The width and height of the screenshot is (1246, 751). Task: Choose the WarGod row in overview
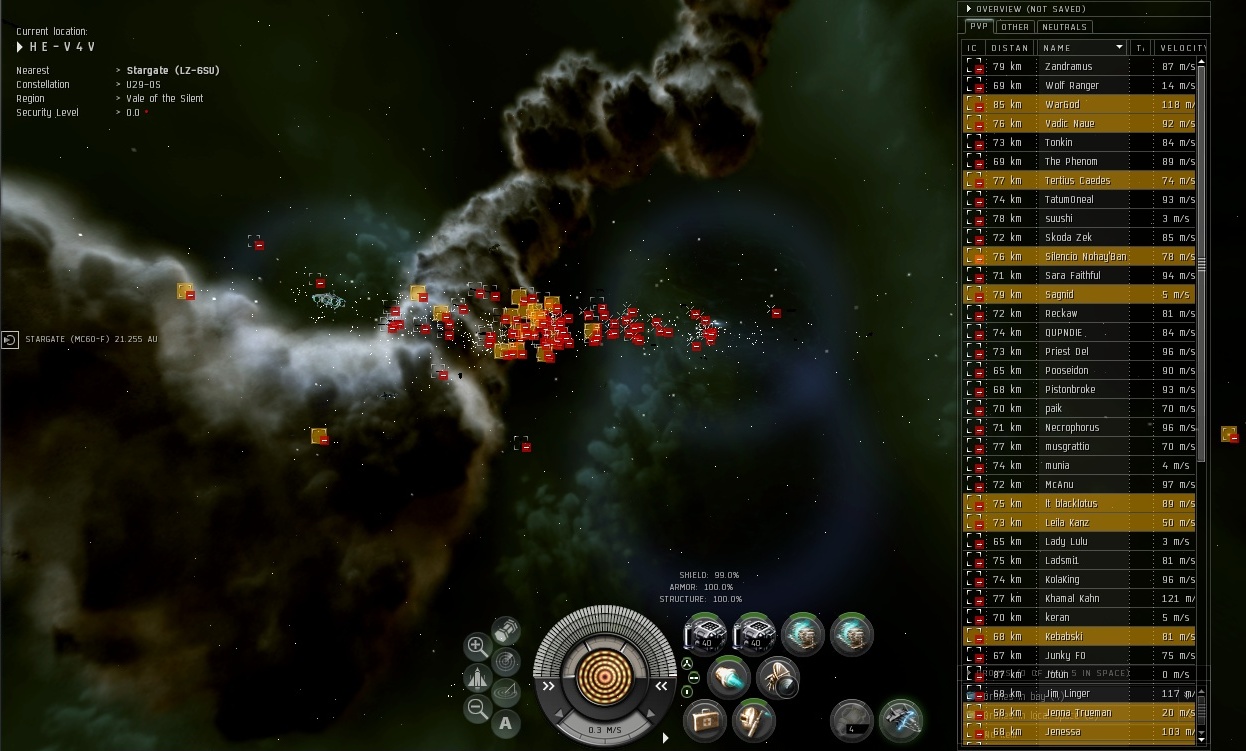click(1062, 104)
